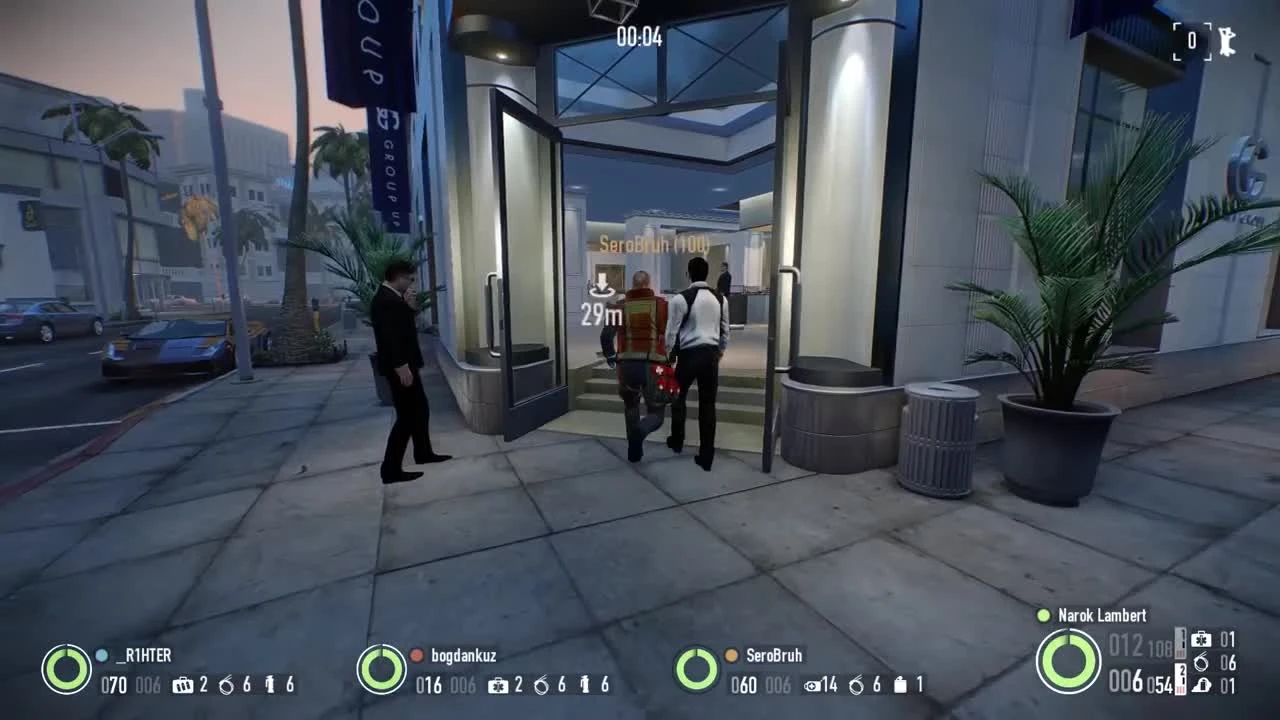Toggle bogdankuz's orange status dot

pos(415,656)
